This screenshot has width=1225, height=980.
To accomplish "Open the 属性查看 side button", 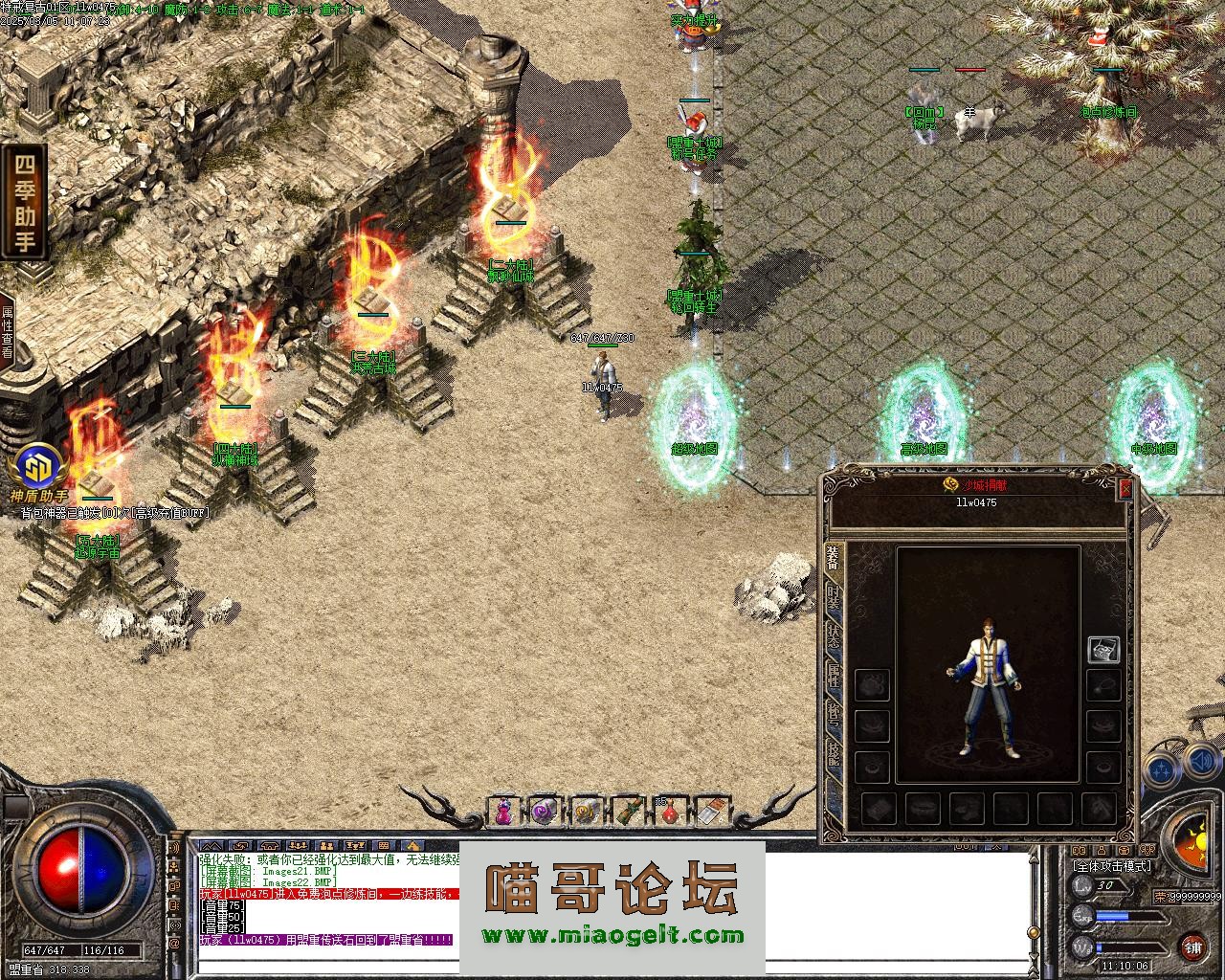I will (8, 332).
